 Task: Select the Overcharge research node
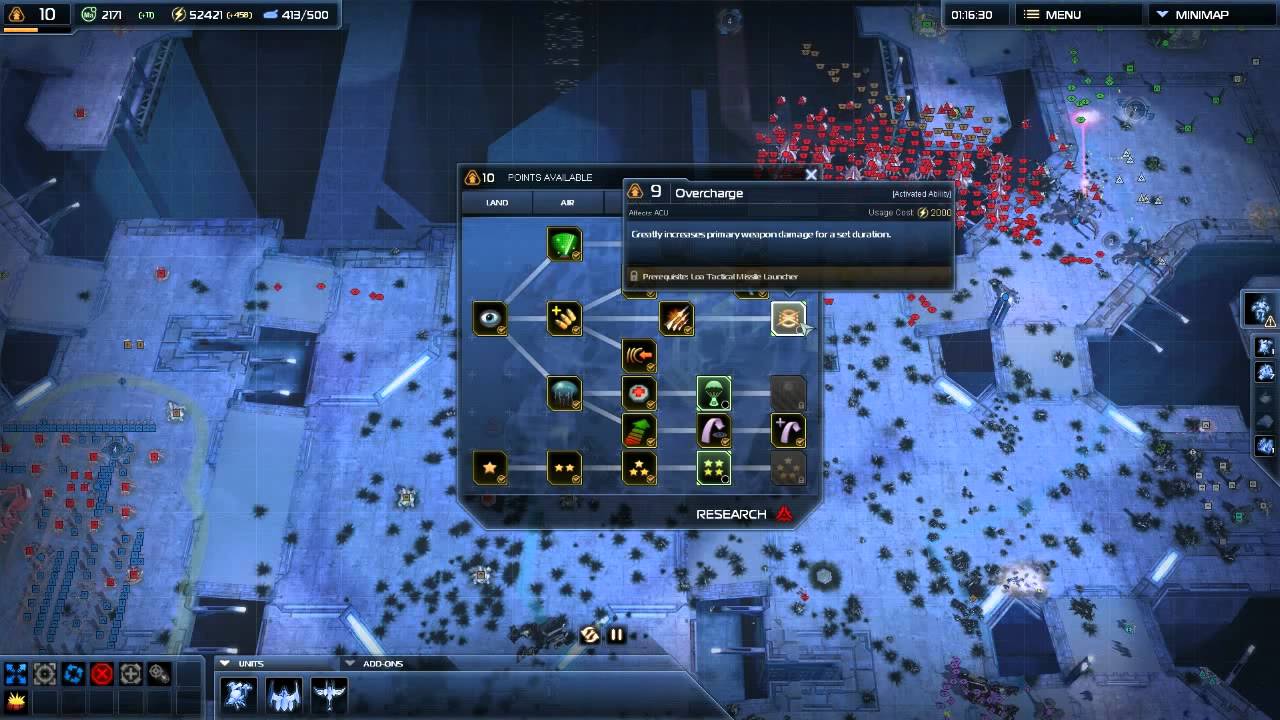(x=788, y=319)
